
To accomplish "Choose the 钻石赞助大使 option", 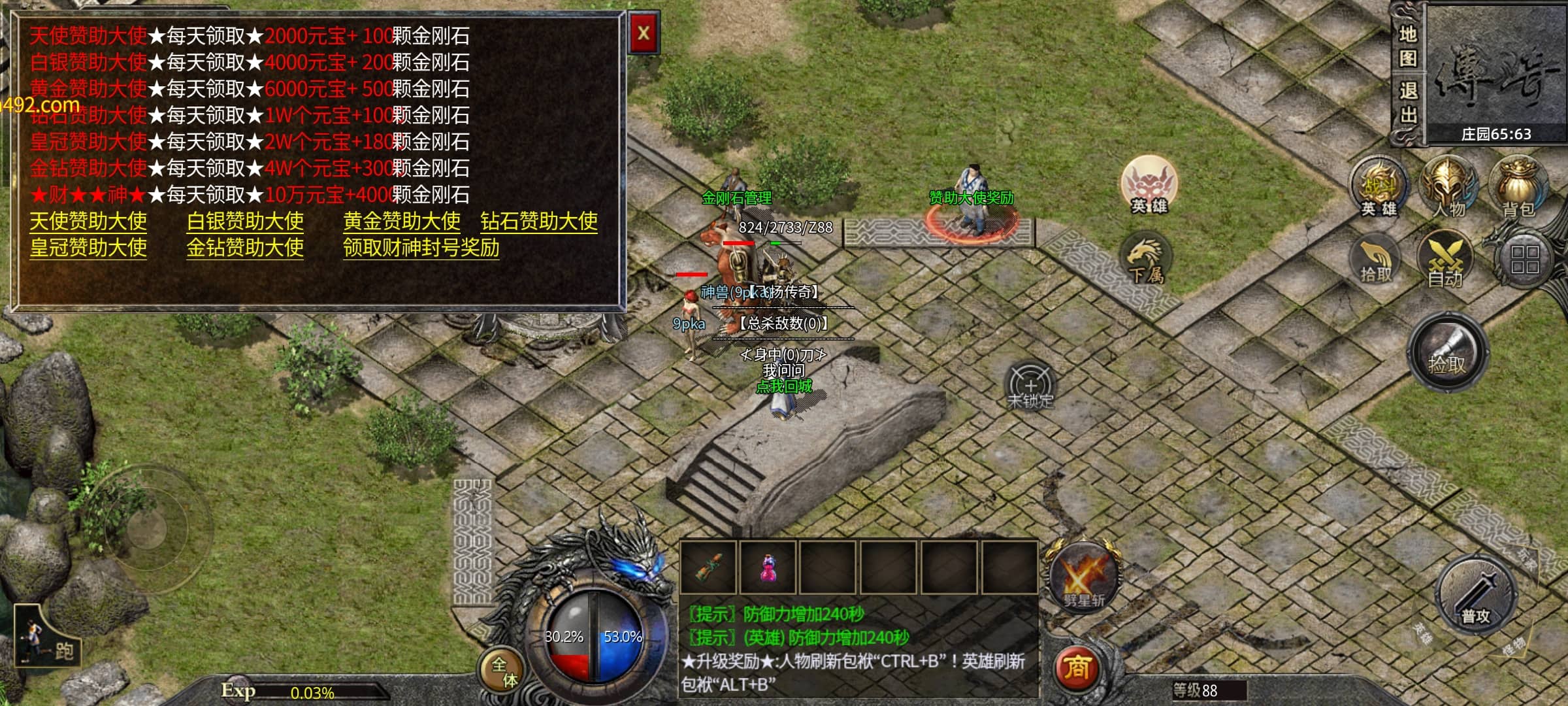I will point(539,222).
